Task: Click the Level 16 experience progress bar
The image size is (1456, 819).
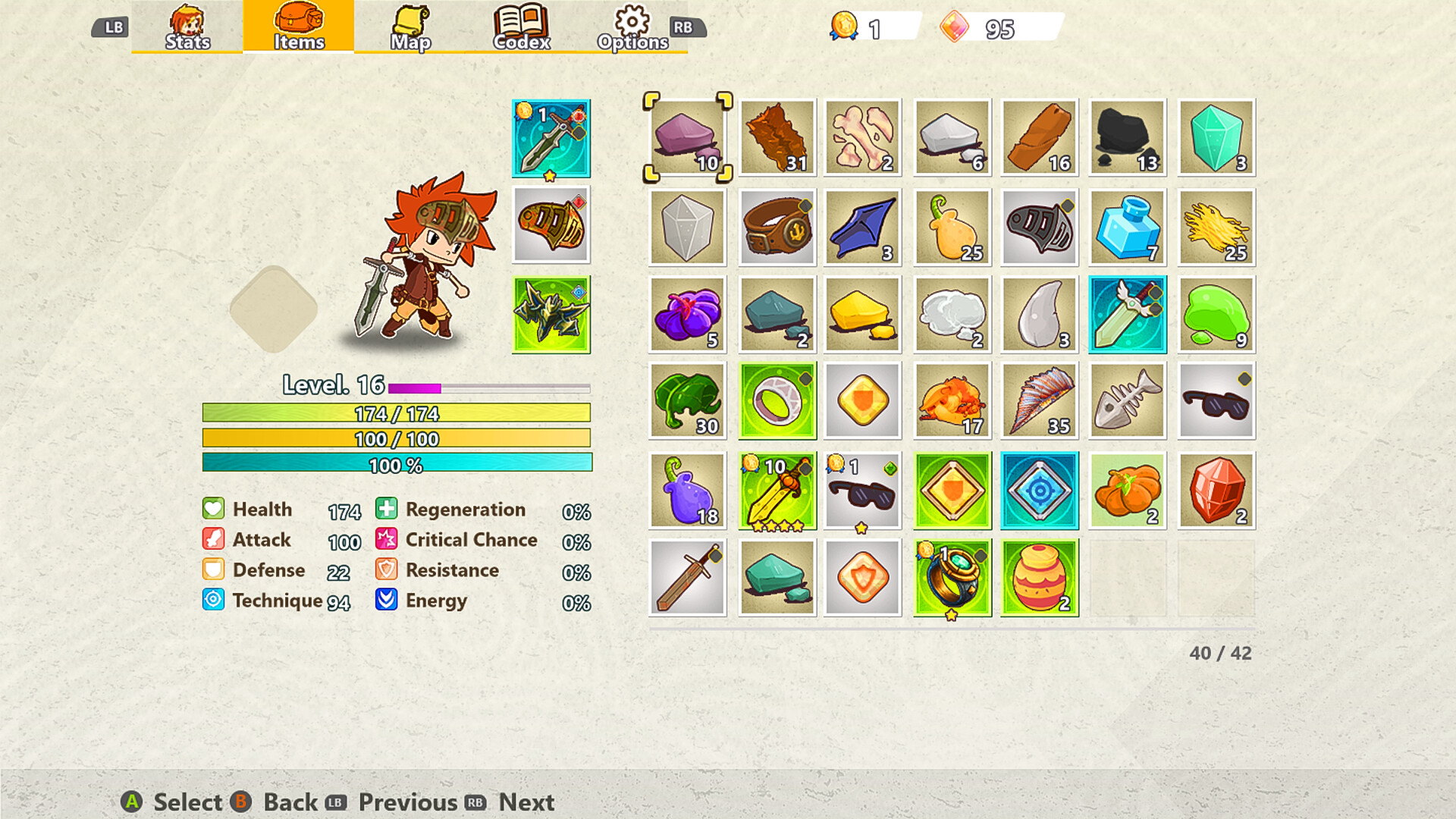Action: 488,388
